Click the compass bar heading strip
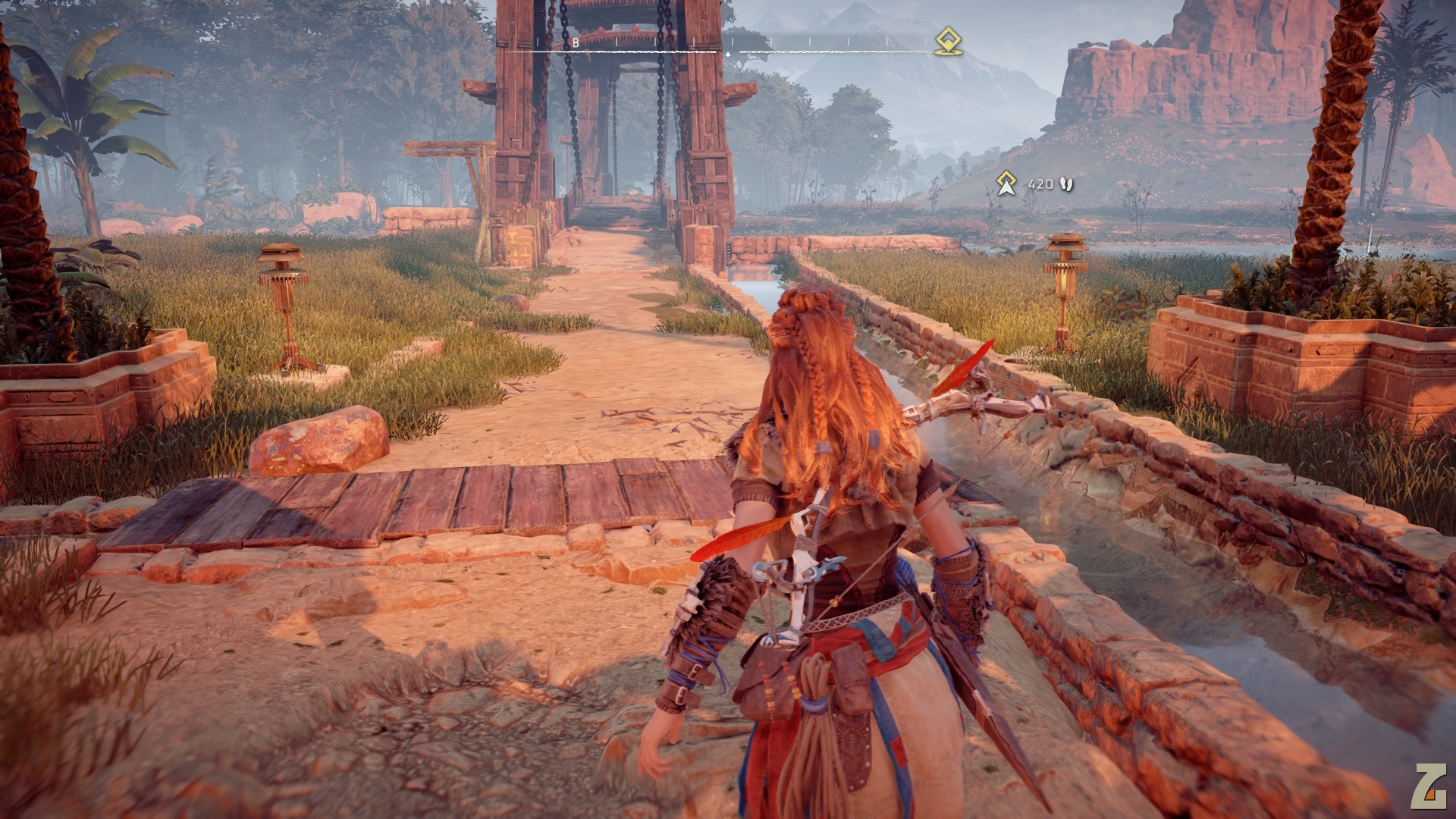The width and height of the screenshot is (1456, 819). tap(720, 47)
